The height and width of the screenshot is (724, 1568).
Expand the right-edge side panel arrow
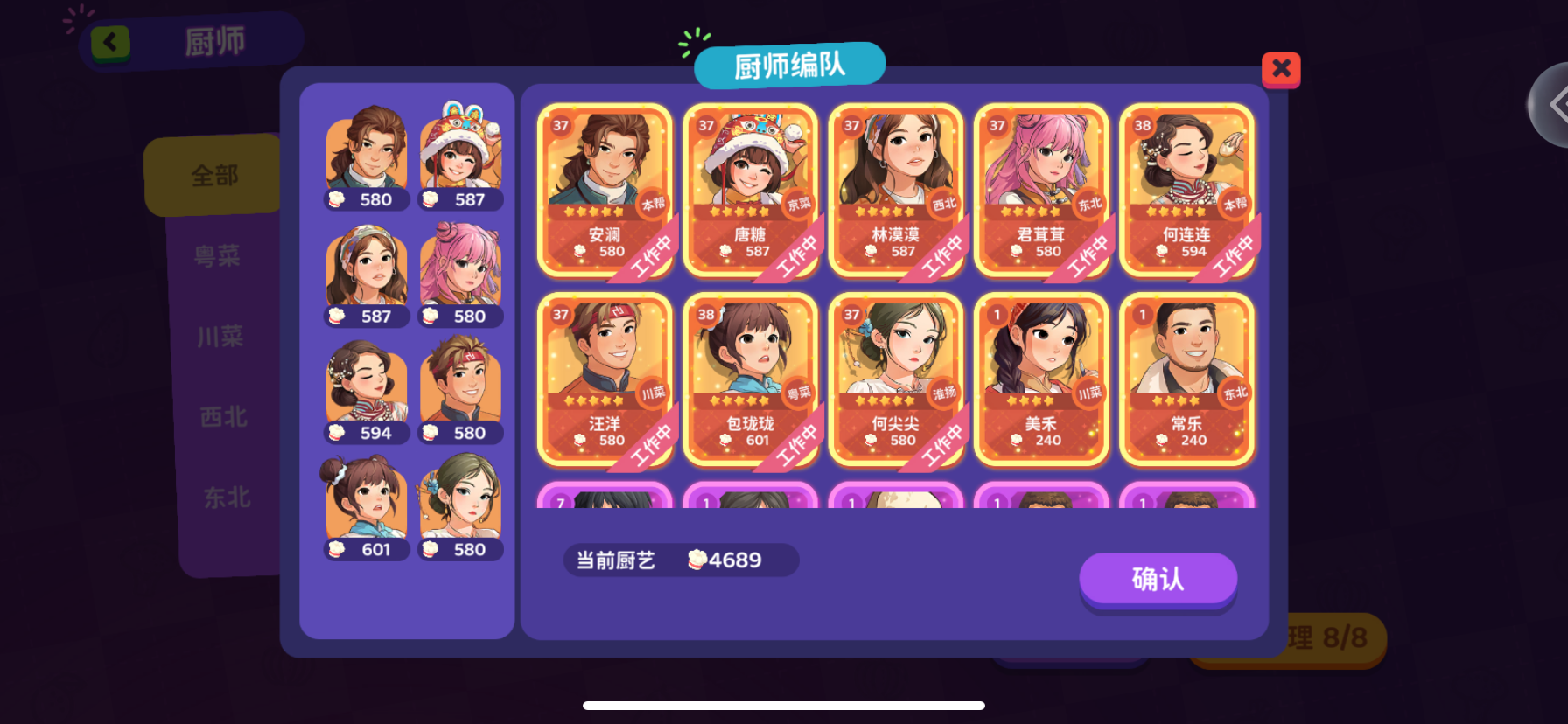point(1555,105)
